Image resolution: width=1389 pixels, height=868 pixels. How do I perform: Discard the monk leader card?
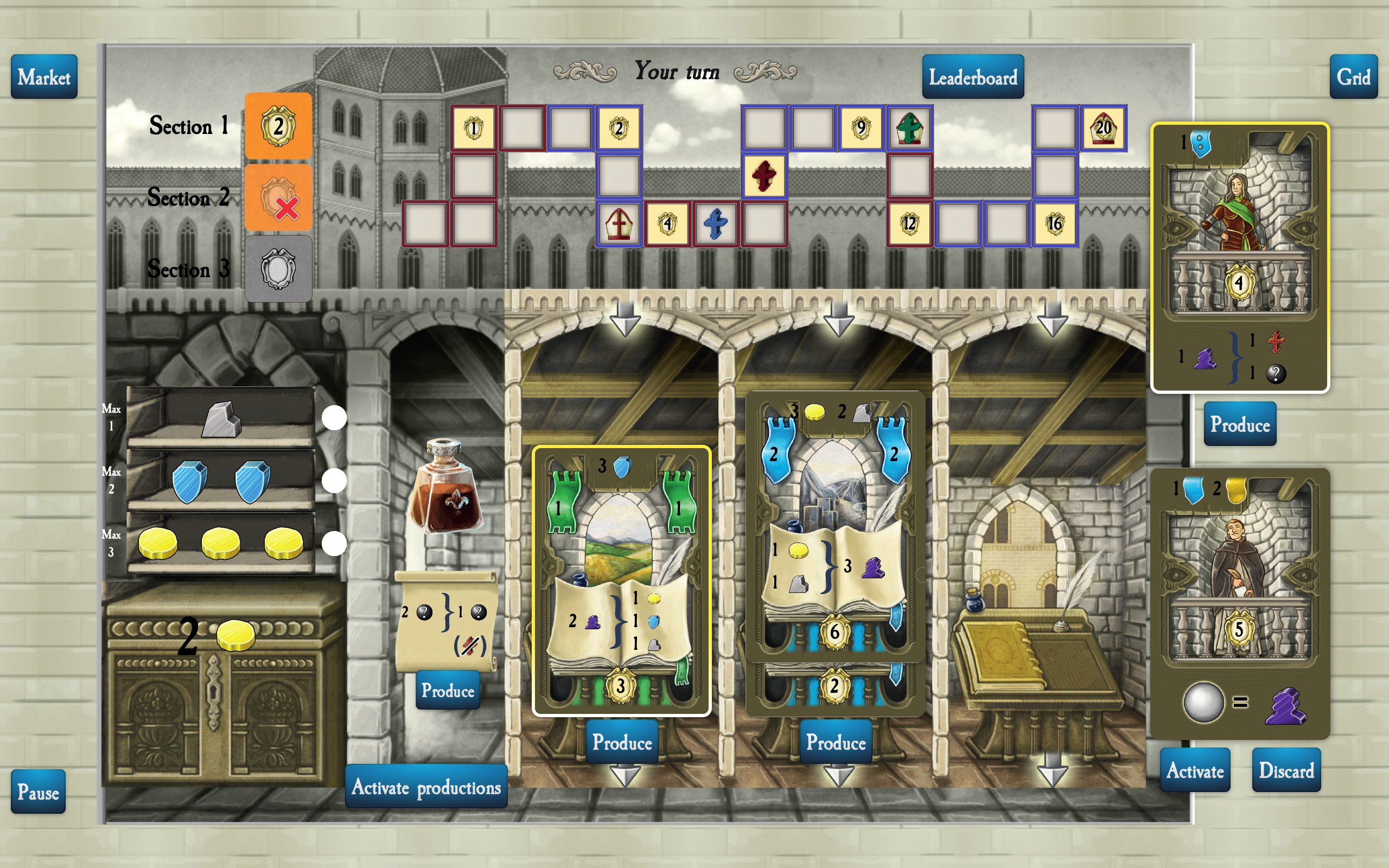point(1286,770)
